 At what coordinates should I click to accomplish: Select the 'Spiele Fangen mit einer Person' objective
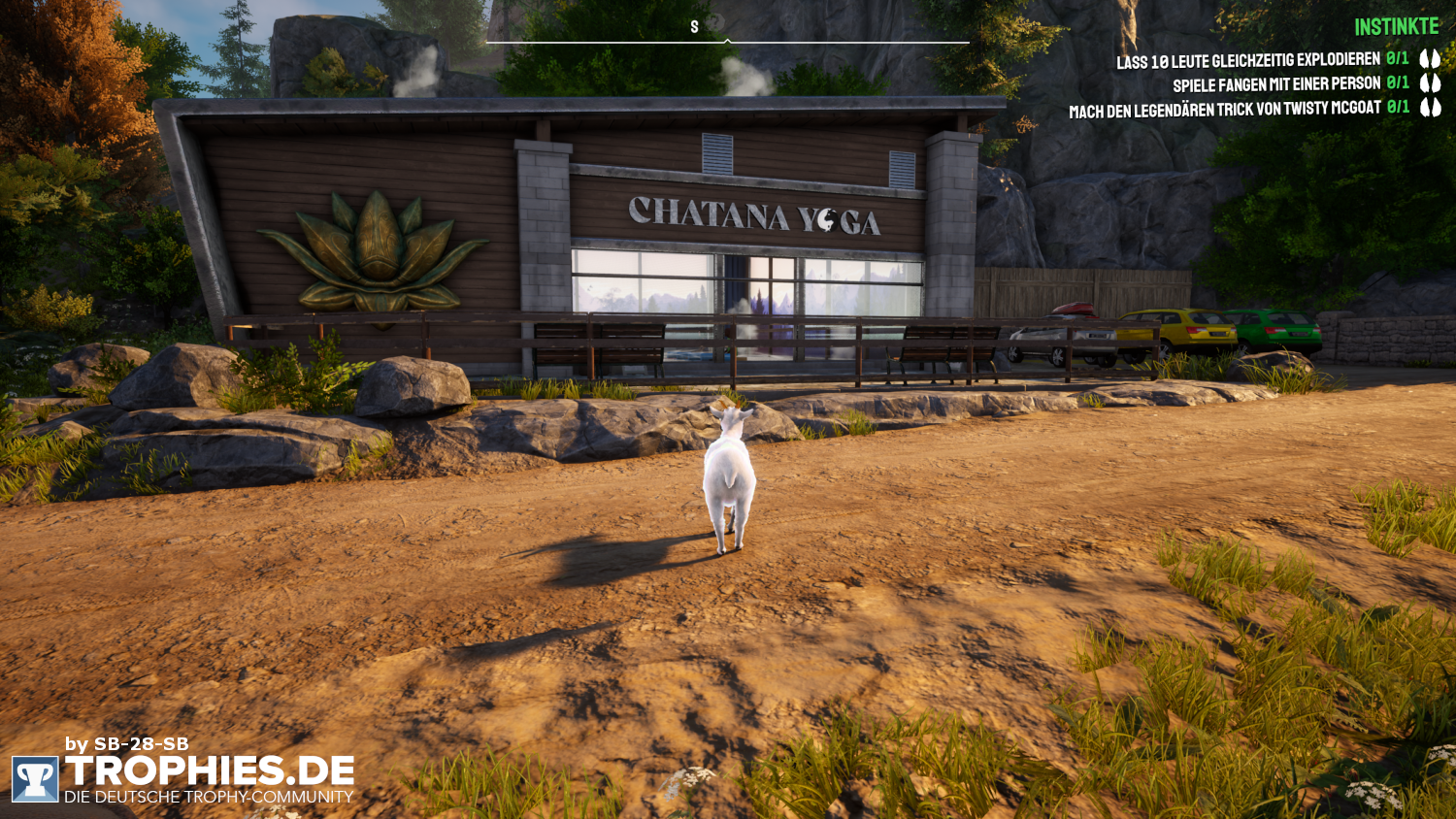(x=1275, y=85)
